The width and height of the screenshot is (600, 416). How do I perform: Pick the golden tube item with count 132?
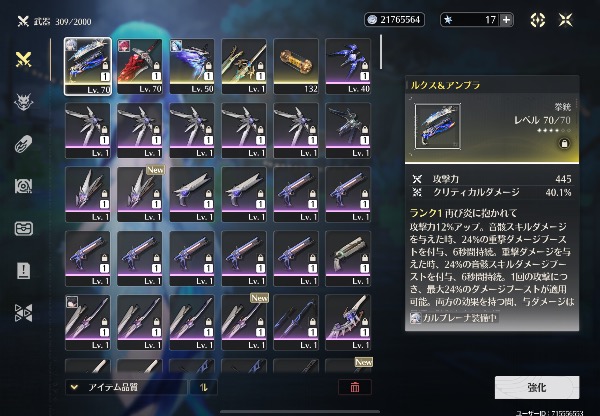[298, 64]
